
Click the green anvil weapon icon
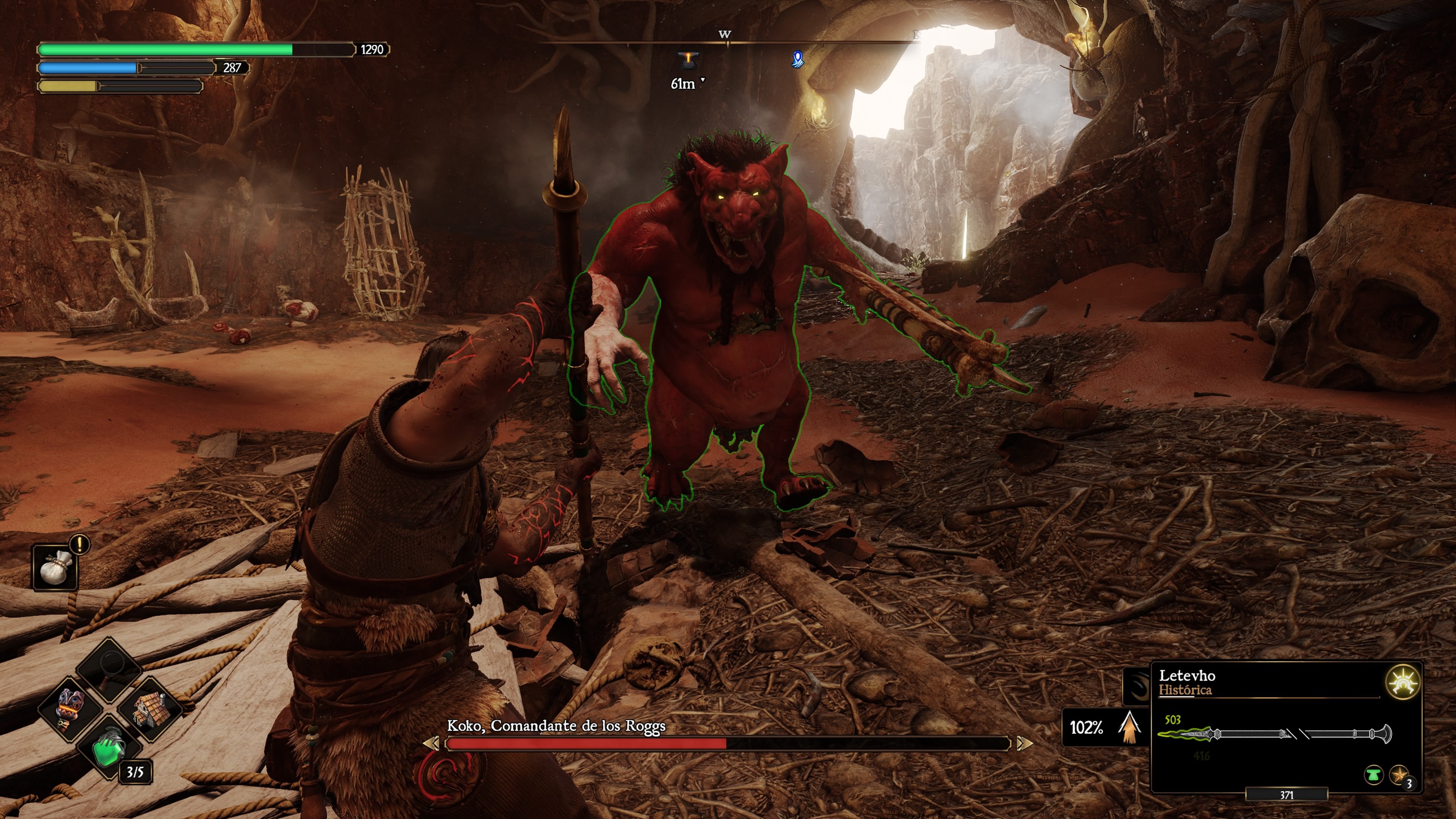pos(1373,775)
